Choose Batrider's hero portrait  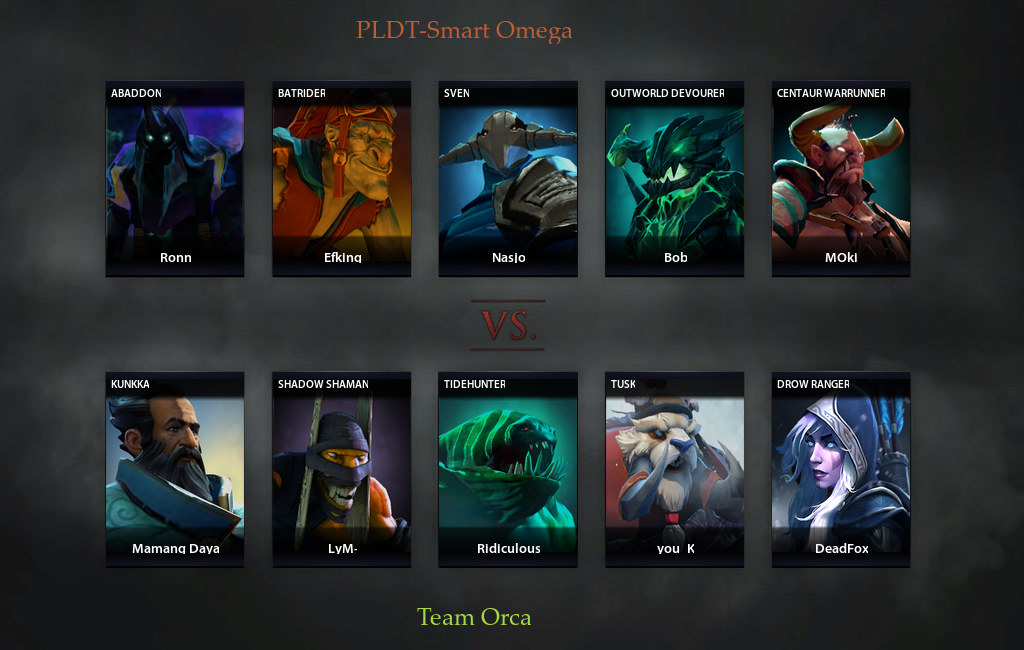click(342, 178)
